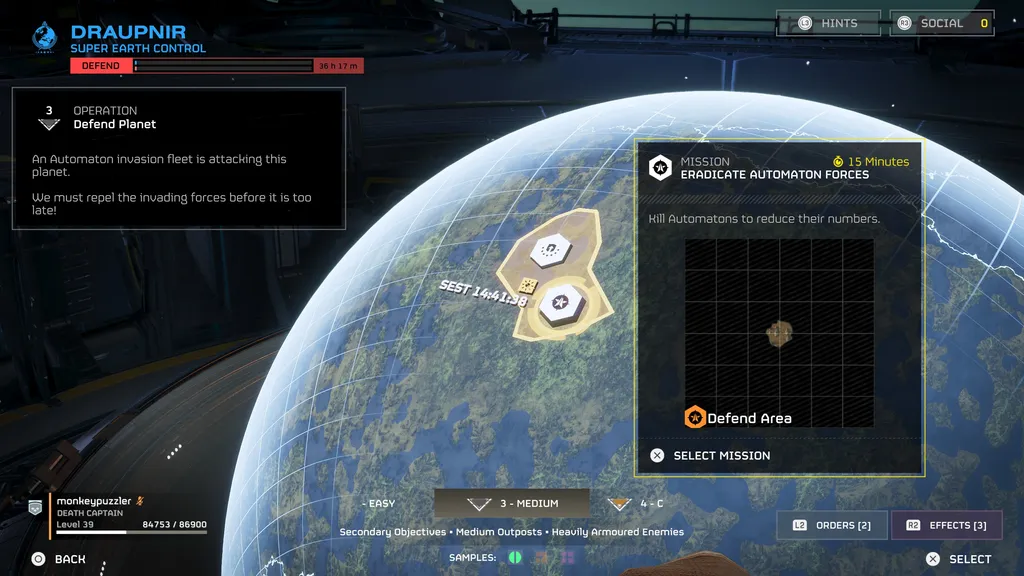The width and height of the screenshot is (1024, 576).
Task: Go back from the mission map
Action: 58,559
